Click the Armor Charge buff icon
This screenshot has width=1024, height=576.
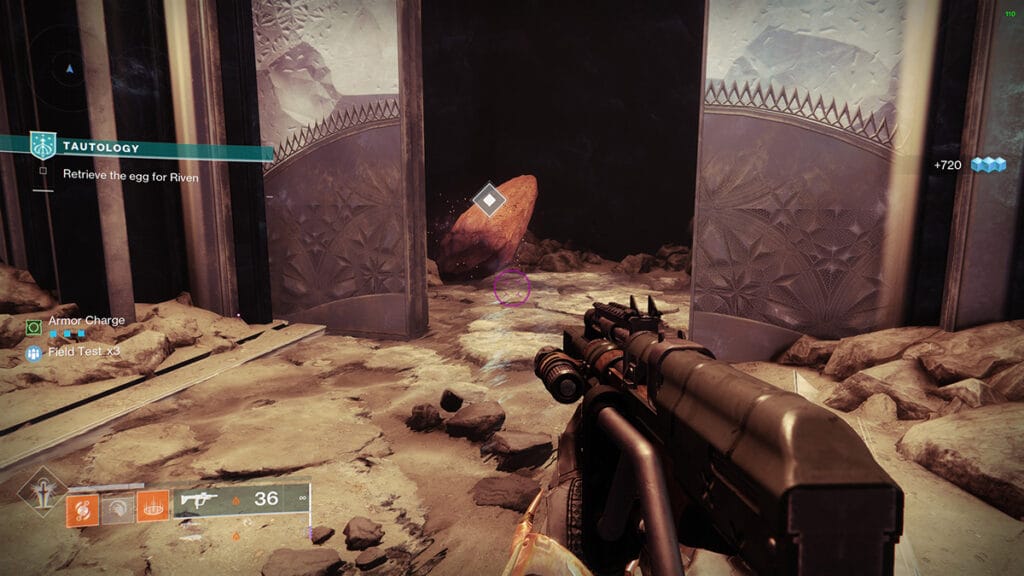(x=34, y=327)
